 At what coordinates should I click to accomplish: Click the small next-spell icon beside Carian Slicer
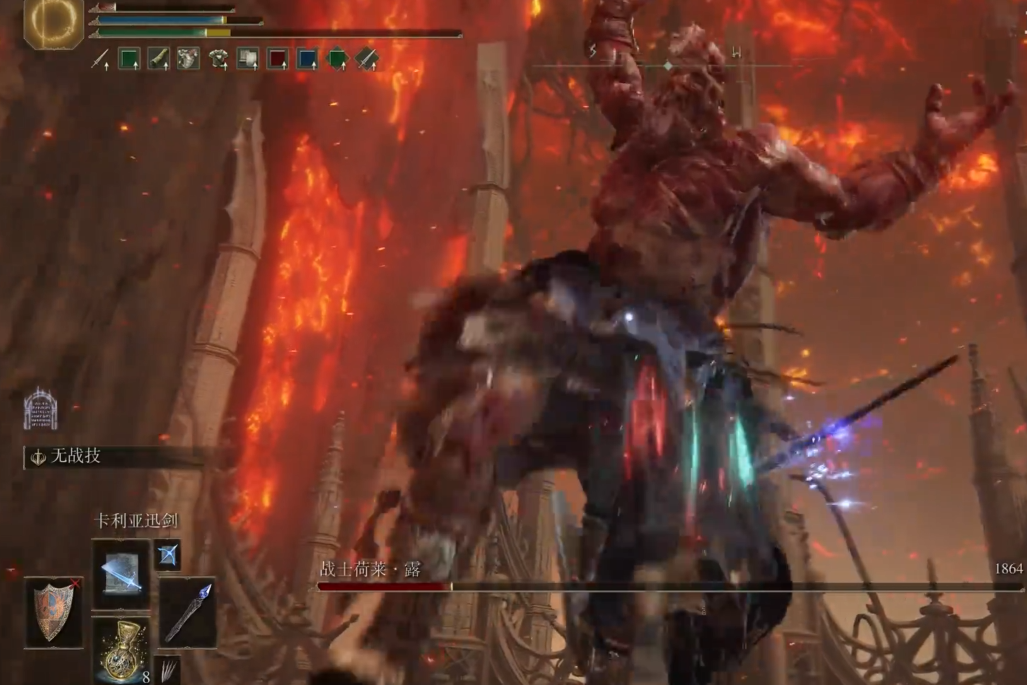(x=167, y=553)
